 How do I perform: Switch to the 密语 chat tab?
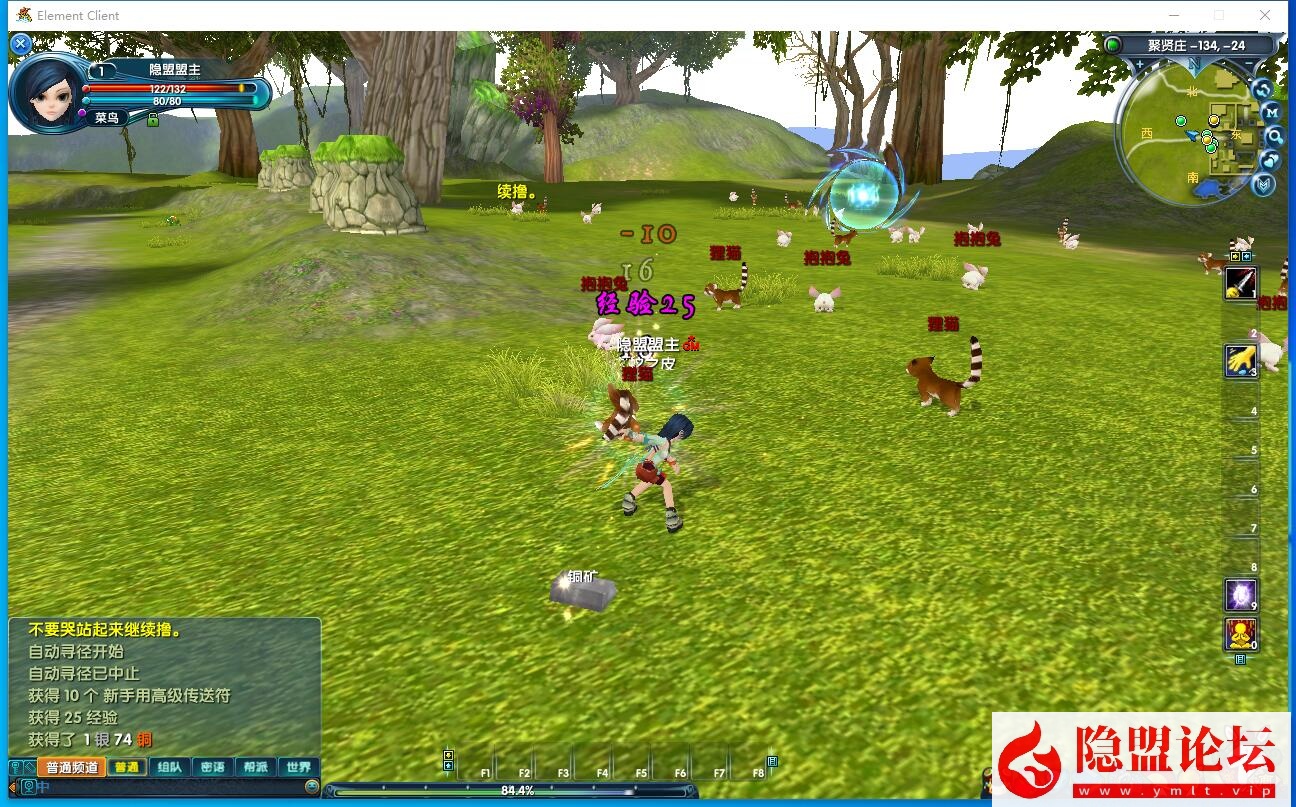pos(212,767)
